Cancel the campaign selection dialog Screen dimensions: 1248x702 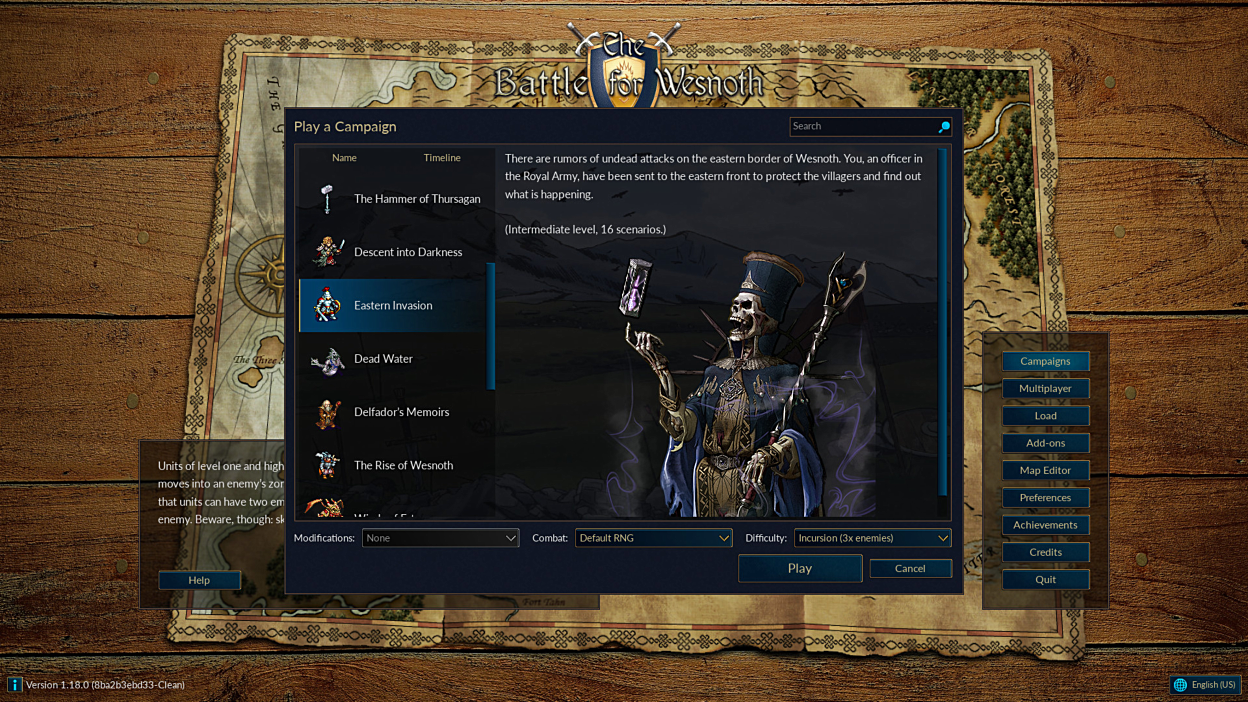coord(910,568)
